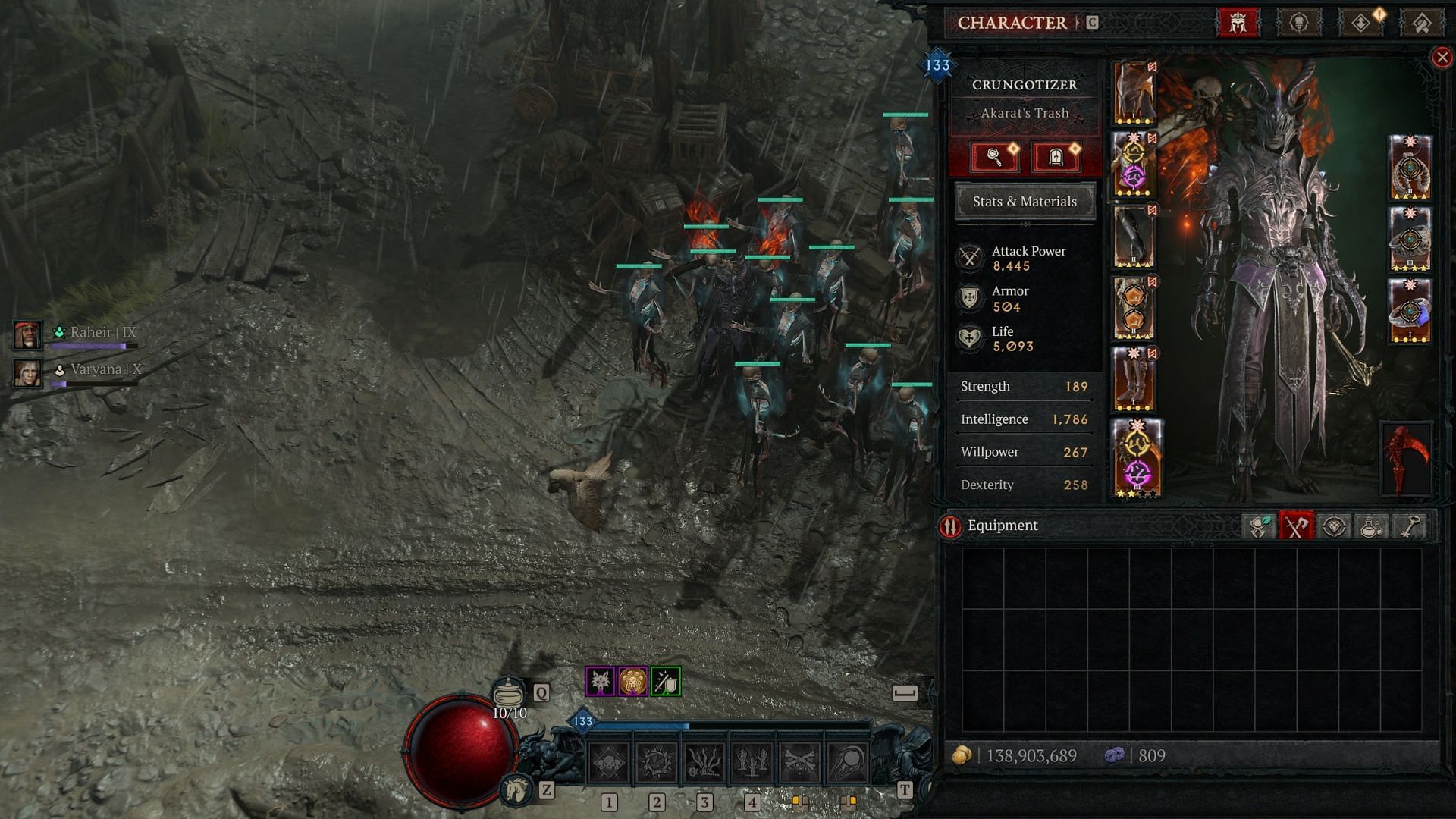Select the equipped boots slot
Viewport: 1456px width, 819px height.
(1134, 378)
